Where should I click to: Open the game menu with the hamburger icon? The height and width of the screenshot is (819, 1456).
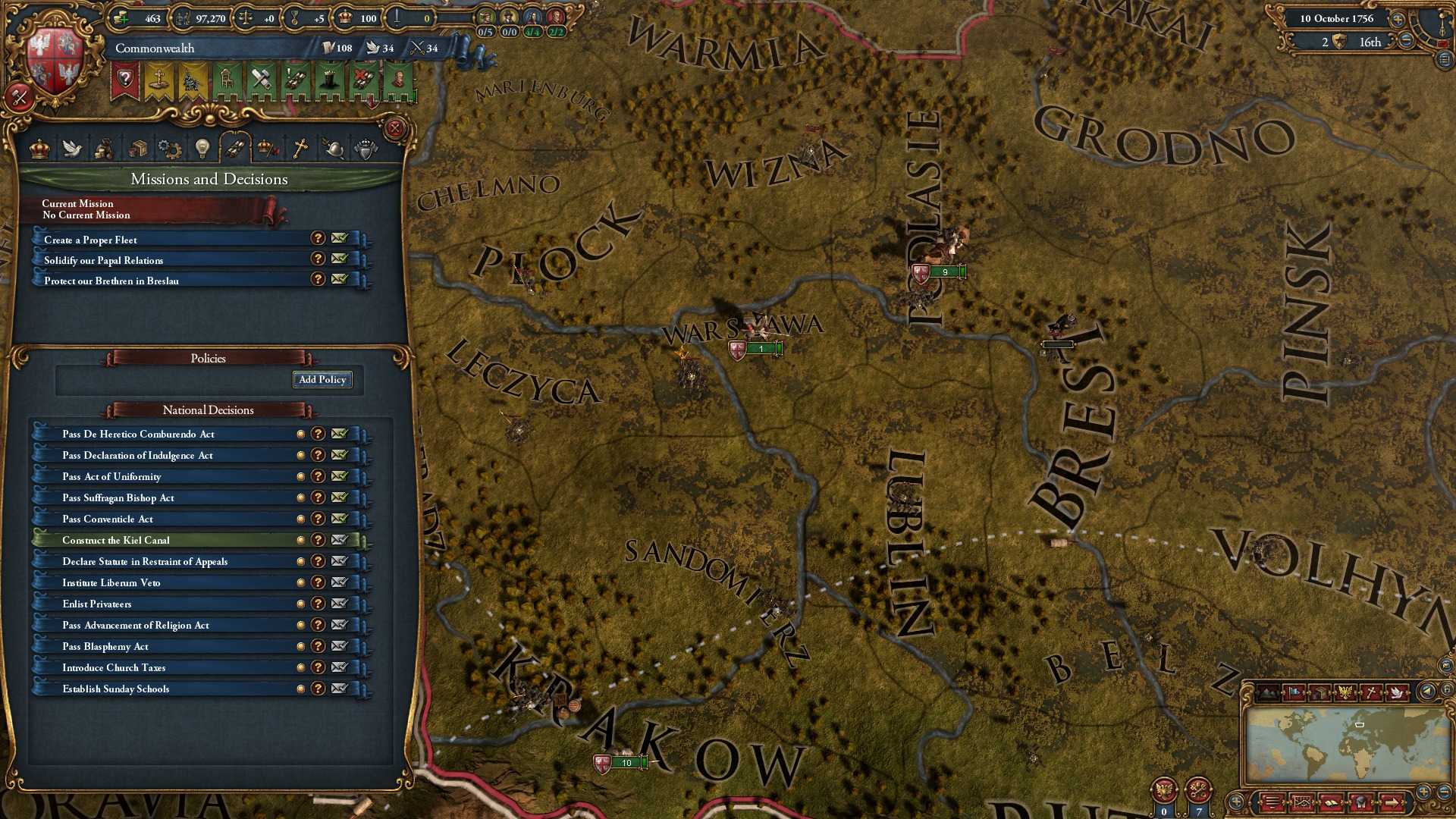(x=1272, y=802)
